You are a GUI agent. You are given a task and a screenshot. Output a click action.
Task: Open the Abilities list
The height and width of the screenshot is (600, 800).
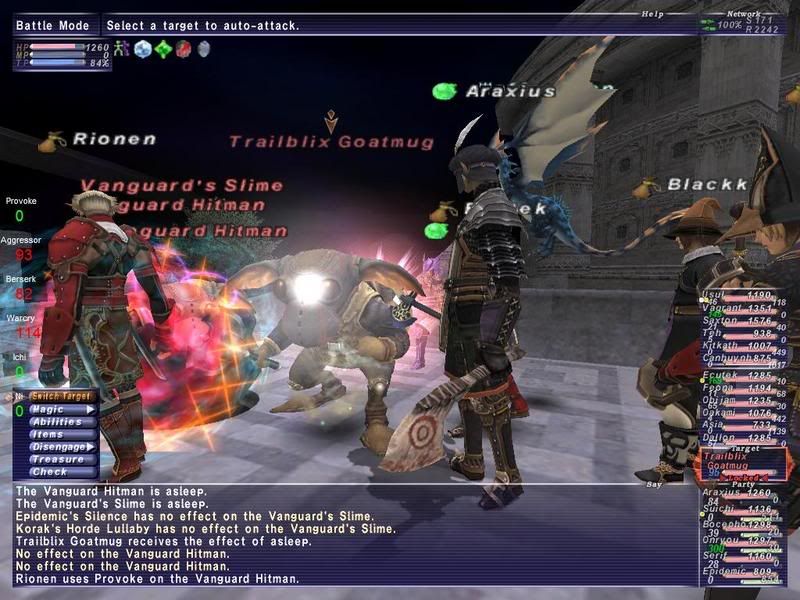56,422
